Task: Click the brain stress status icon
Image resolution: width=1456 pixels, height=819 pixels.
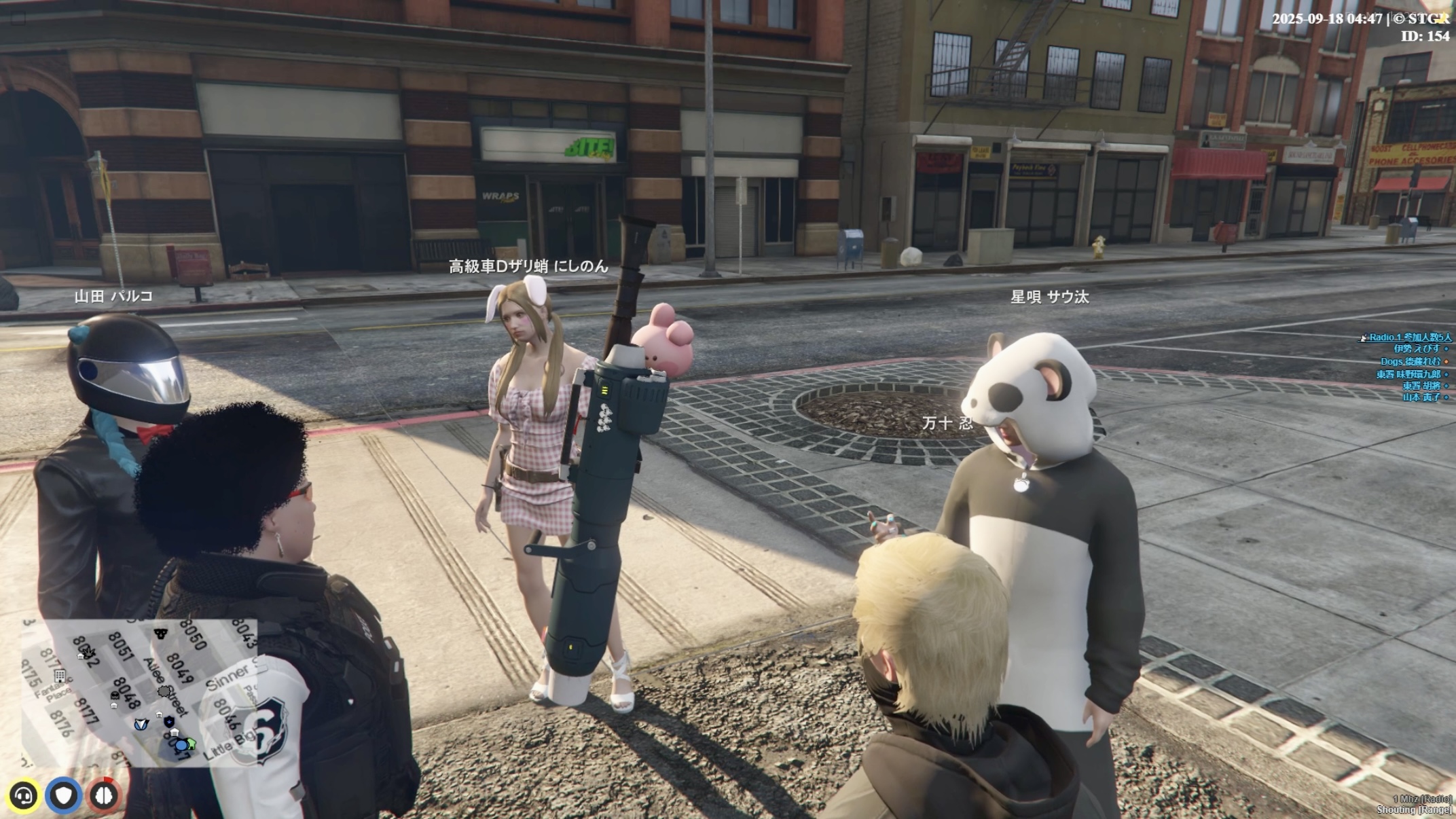Action: pos(104,795)
